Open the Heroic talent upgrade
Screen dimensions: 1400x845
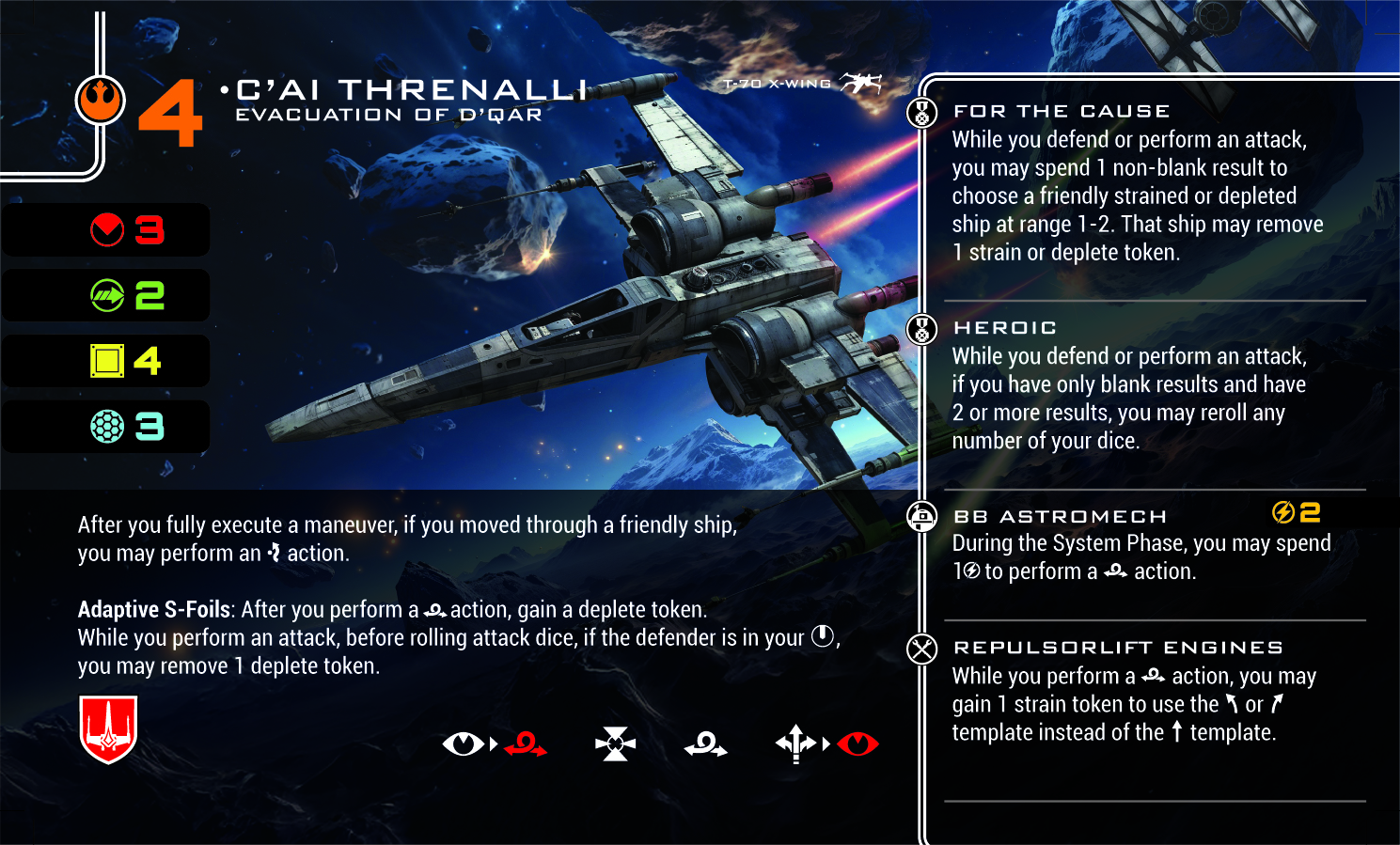click(x=1005, y=328)
